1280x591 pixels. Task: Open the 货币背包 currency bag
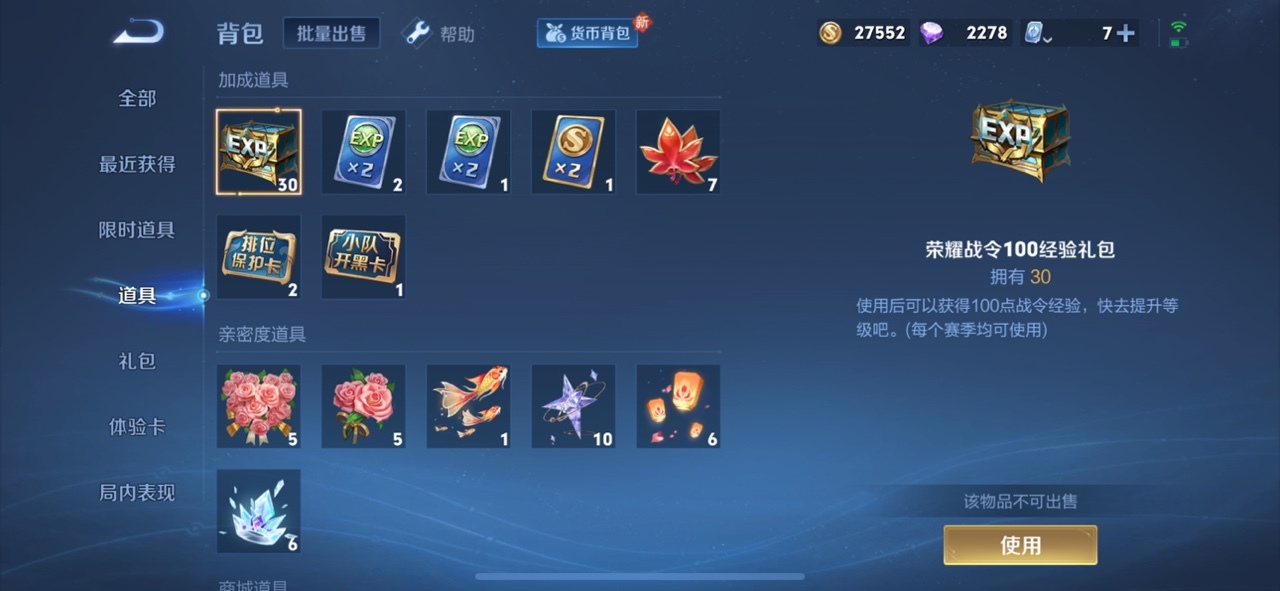click(588, 33)
